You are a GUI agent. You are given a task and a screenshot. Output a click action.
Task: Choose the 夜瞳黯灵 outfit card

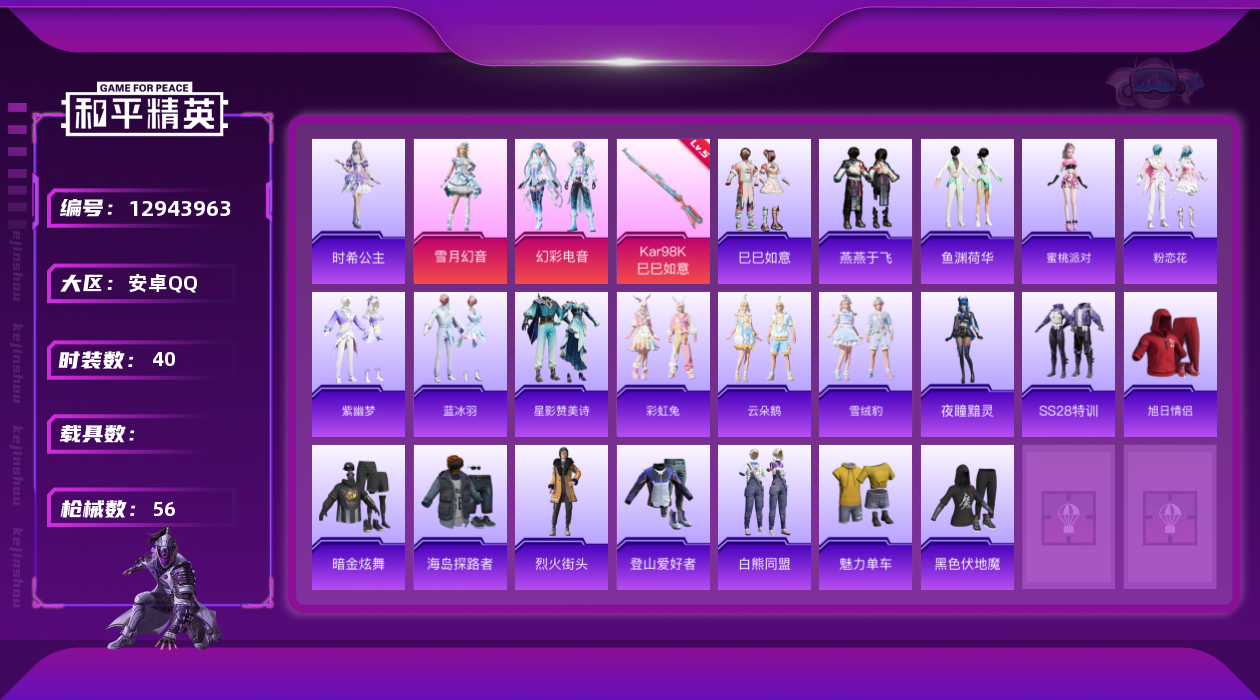pos(967,364)
